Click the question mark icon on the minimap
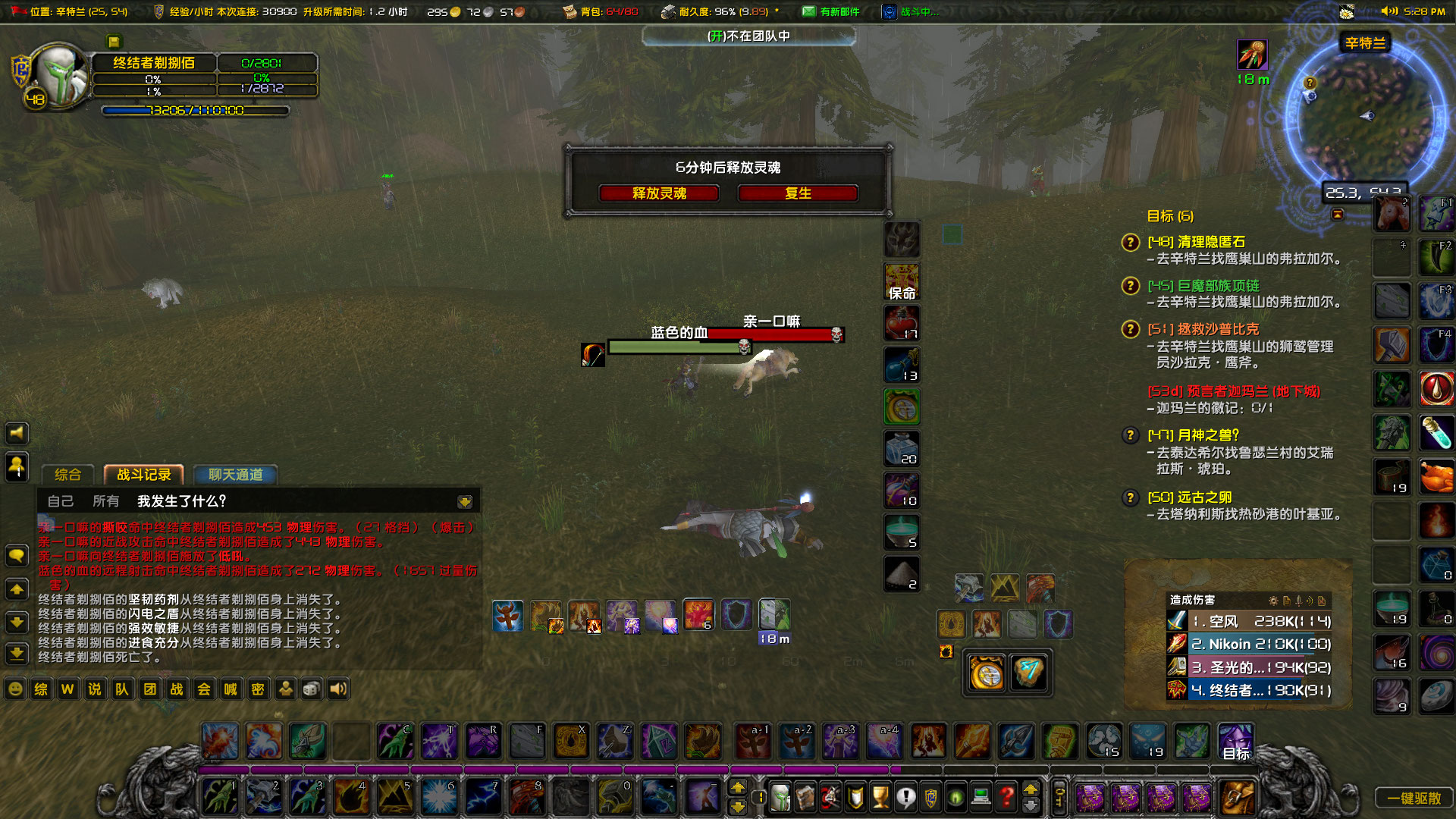The width and height of the screenshot is (1456, 819). (1310, 82)
